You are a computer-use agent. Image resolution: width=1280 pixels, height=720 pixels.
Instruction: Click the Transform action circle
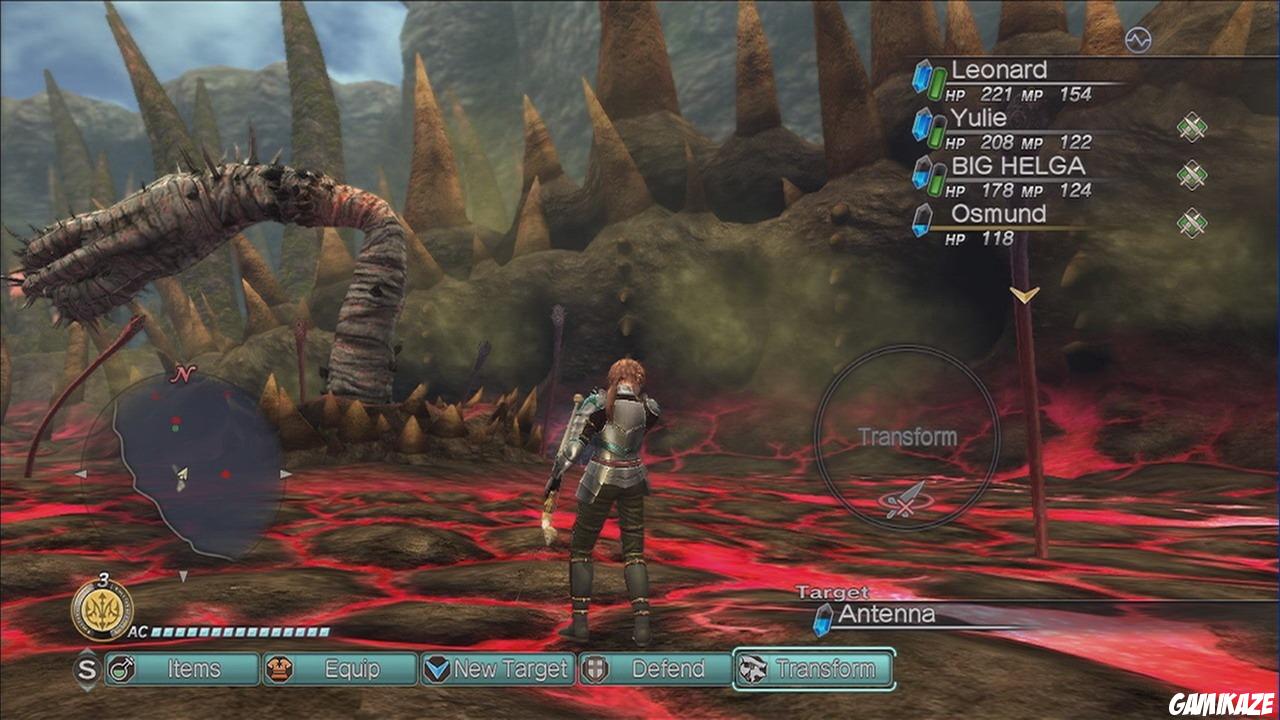(x=906, y=438)
